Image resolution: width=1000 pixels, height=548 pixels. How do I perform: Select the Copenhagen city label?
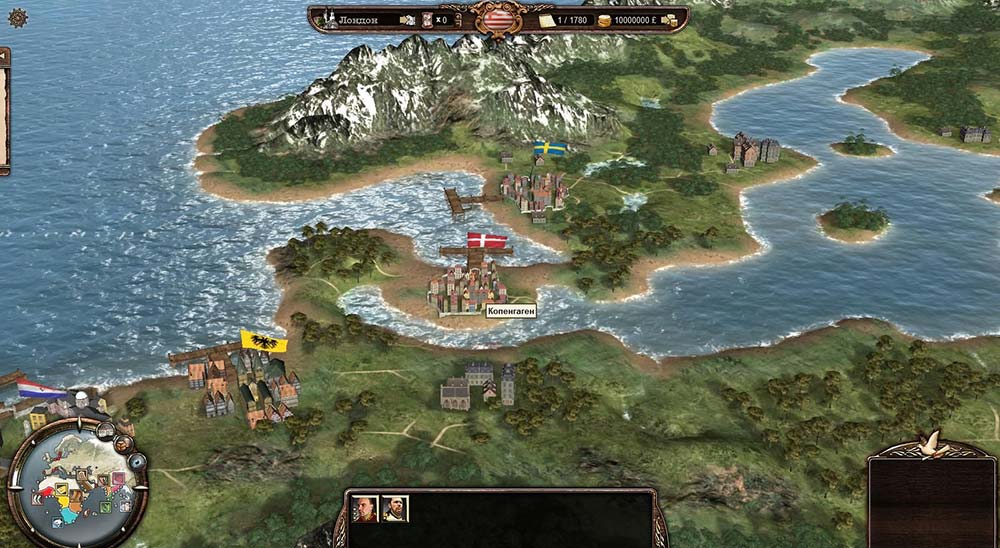511,312
